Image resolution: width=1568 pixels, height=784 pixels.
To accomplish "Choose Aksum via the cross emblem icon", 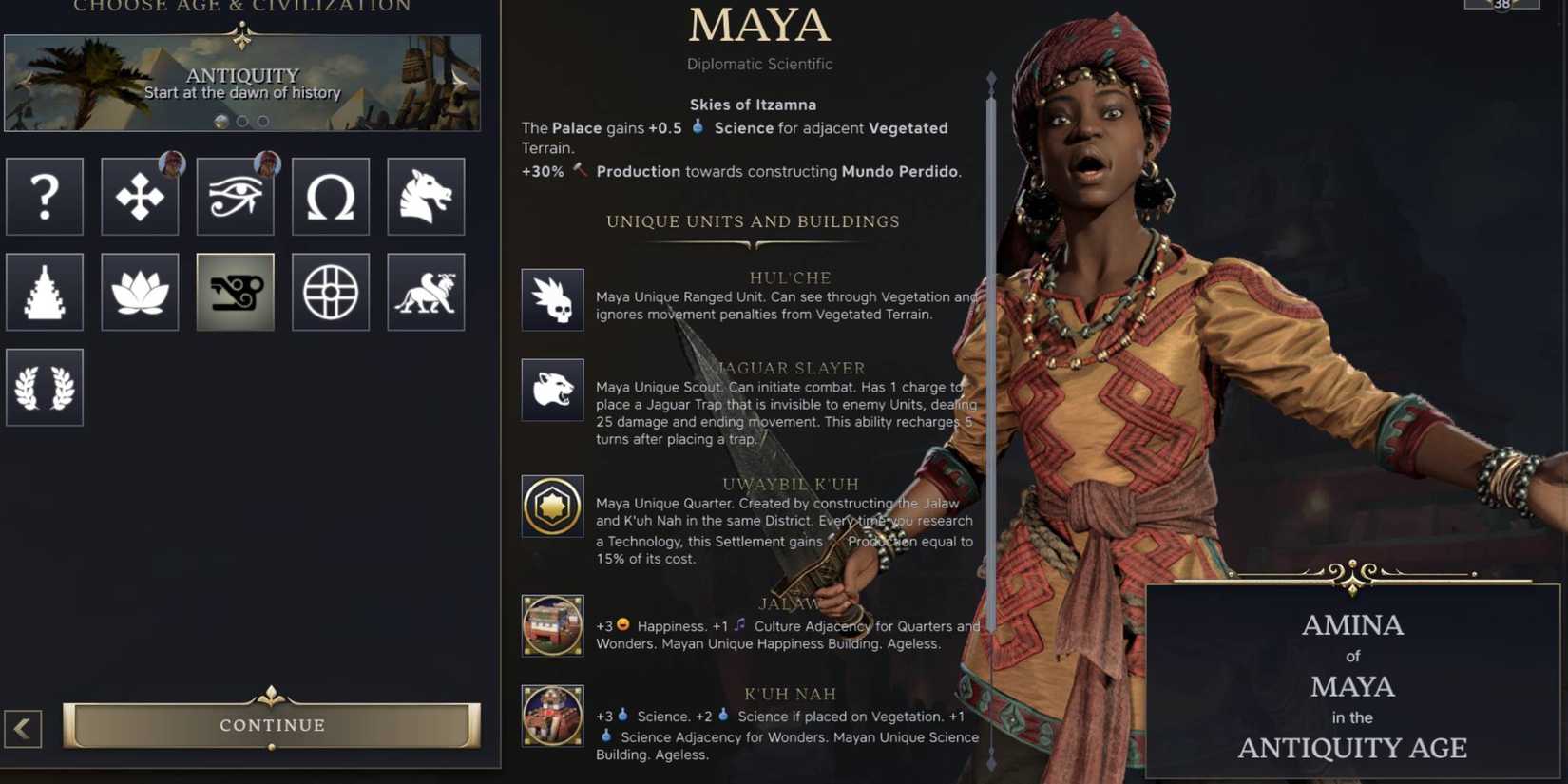I will pos(140,197).
